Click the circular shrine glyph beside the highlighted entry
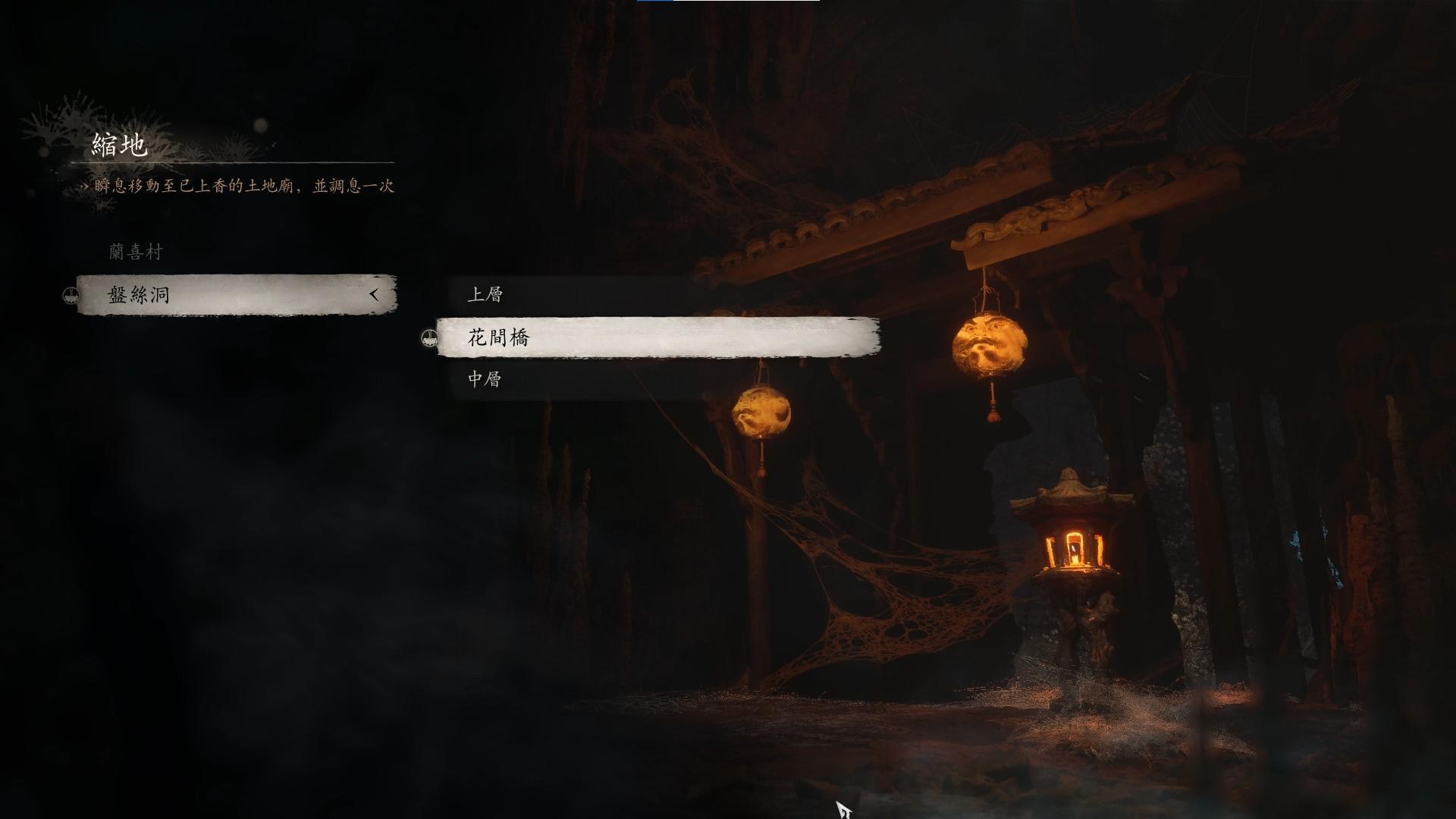 click(429, 339)
